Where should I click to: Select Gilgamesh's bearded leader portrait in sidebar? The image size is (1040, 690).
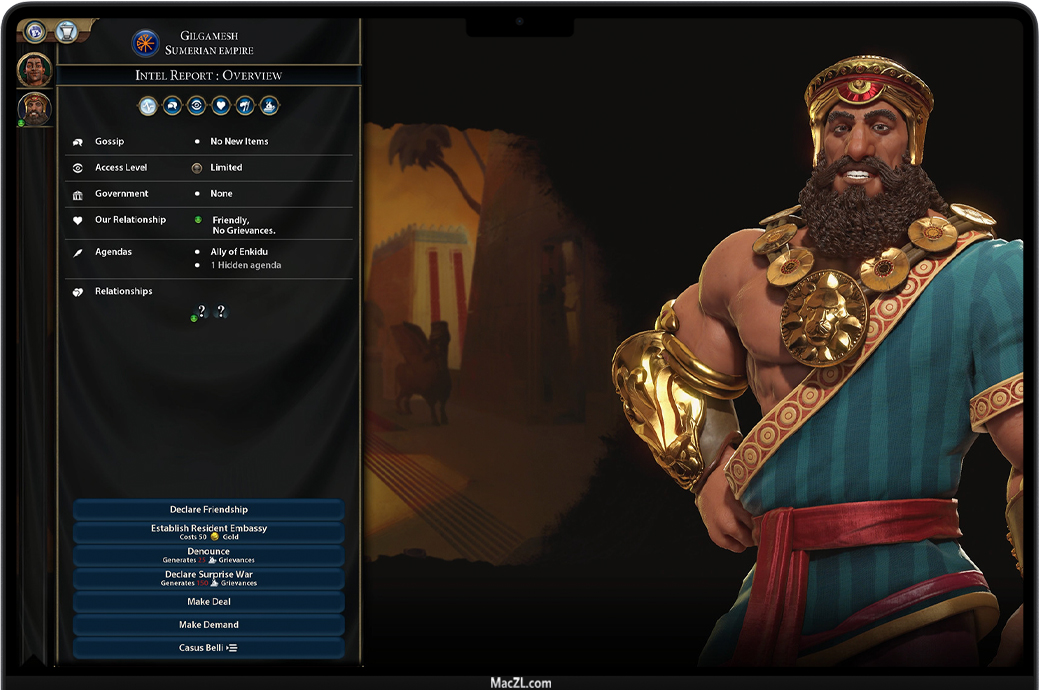tap(34, 108)
